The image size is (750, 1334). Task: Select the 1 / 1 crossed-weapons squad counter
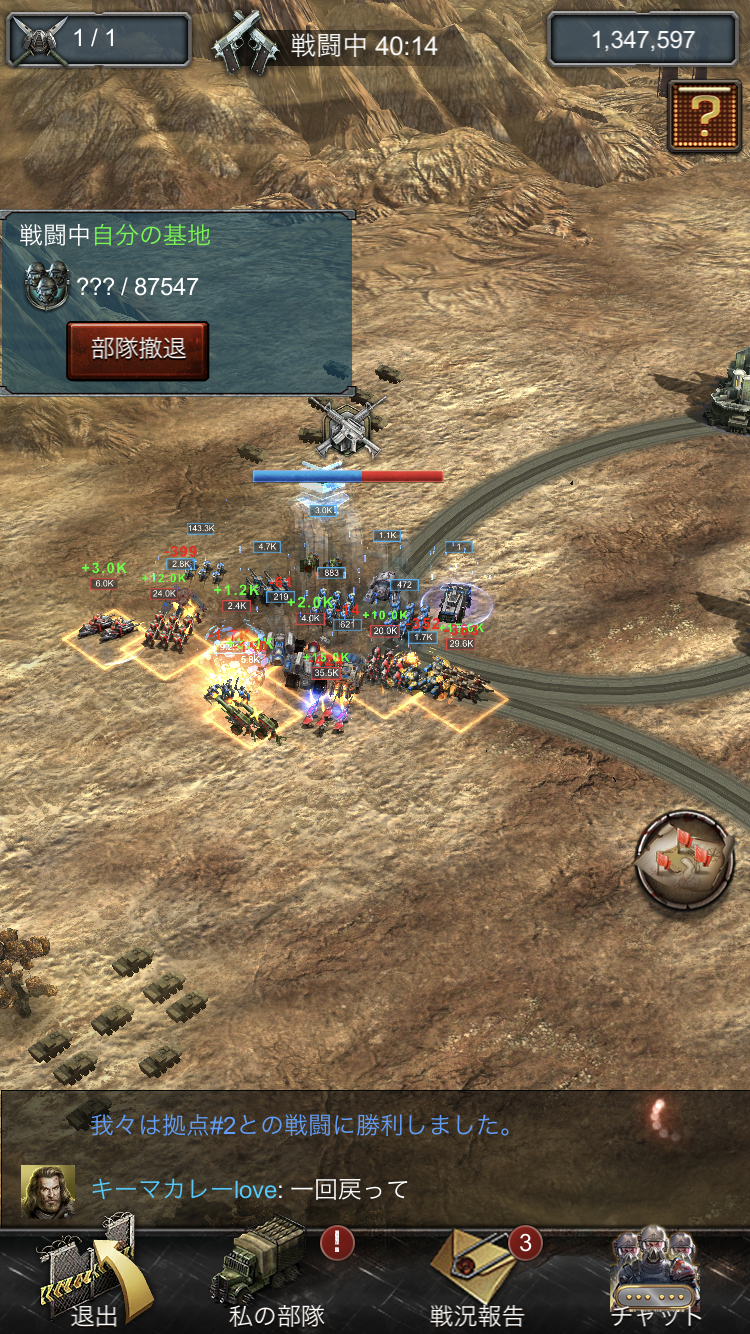(97, 40)
